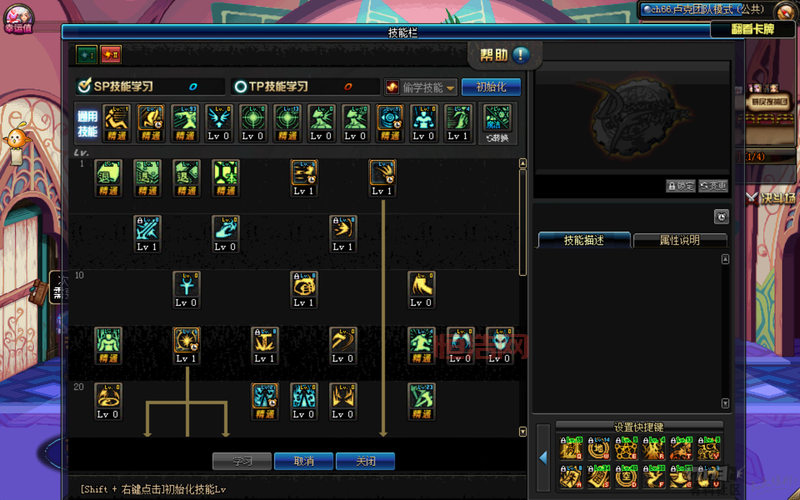
Task: Click the left arrow beside the hotkey slots
Action: point(544,457)
